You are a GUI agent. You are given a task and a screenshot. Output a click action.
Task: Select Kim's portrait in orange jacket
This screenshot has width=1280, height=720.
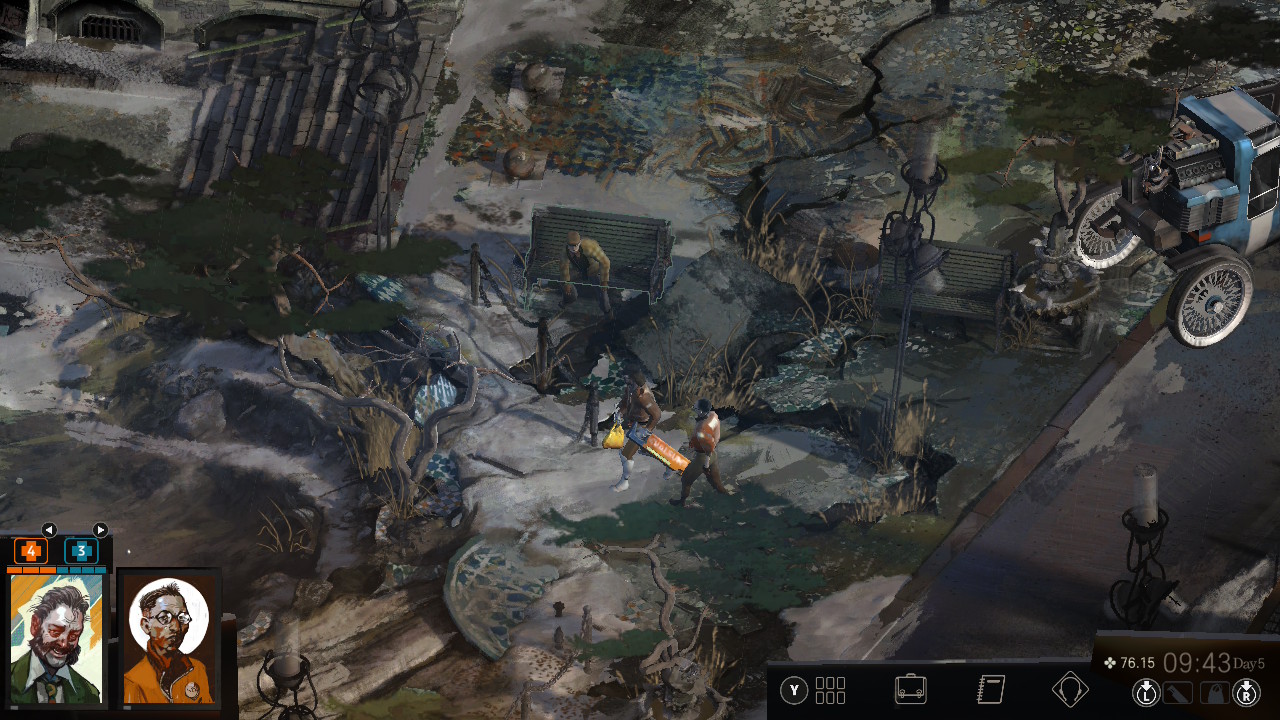[169, 640]
